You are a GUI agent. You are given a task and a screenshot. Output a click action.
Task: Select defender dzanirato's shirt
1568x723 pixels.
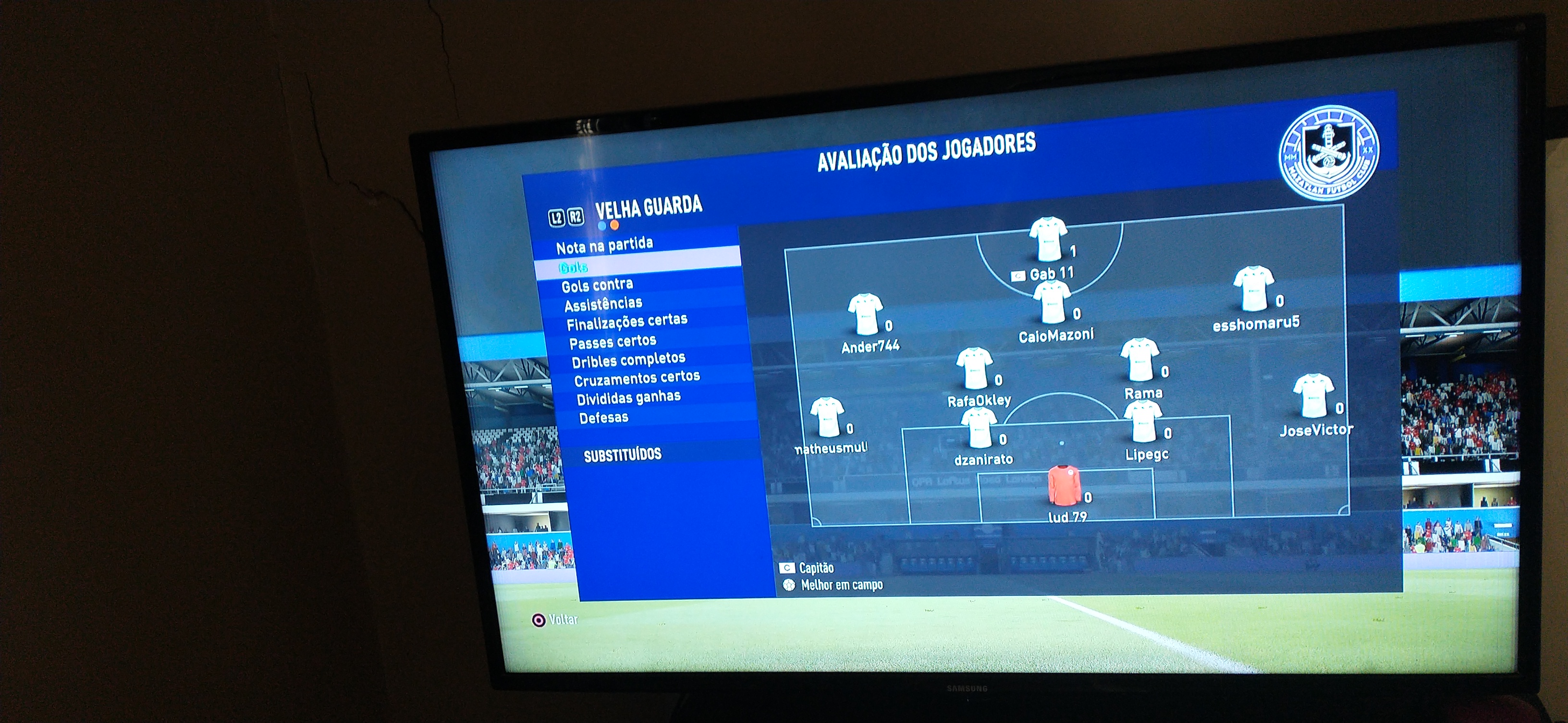click(x=978, y=427)
